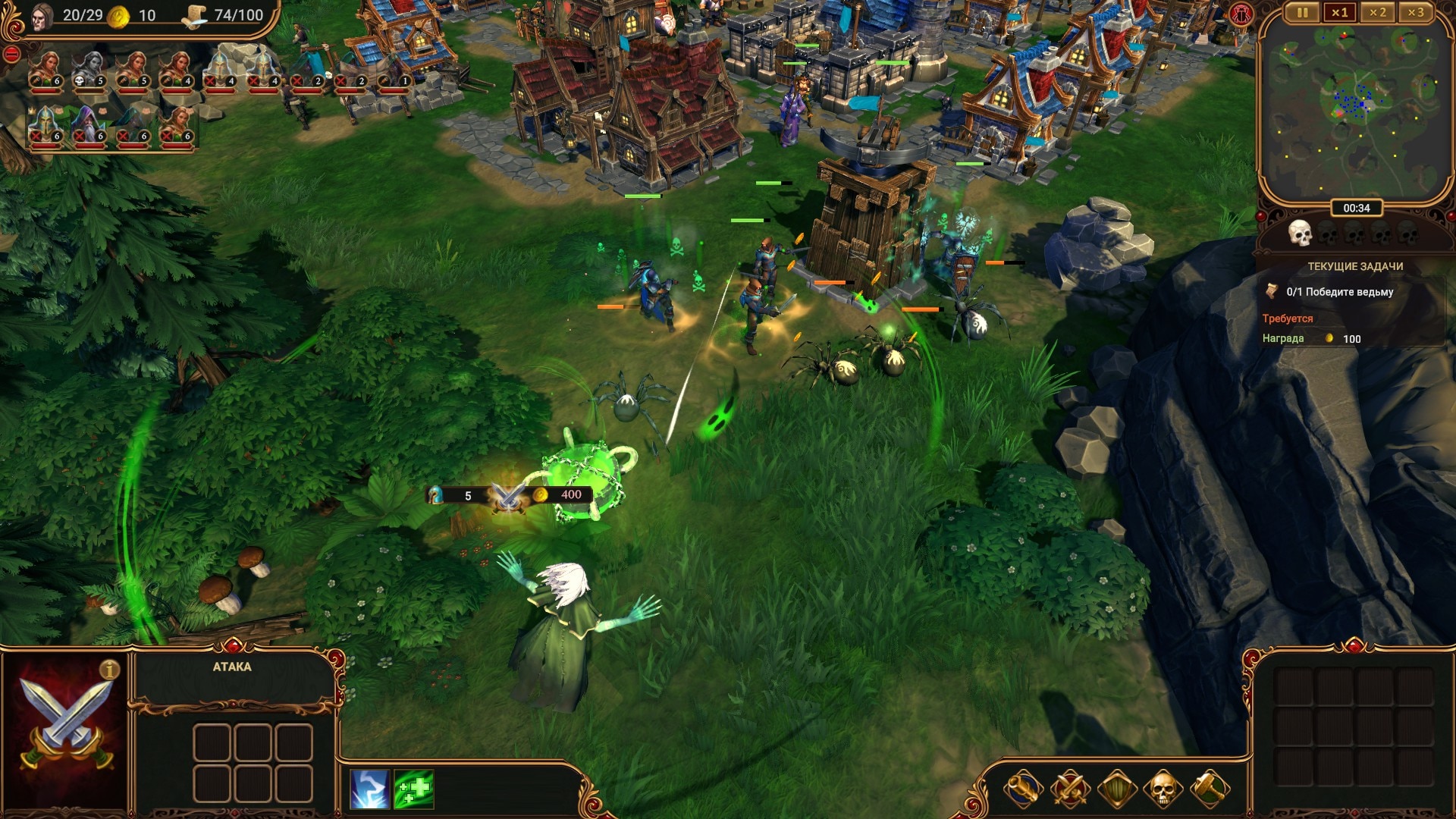Image resolution: width=1456 pixels, height=819 pixels.
Task: Choose the green shield defend flag
Action: pos(1117,789)
